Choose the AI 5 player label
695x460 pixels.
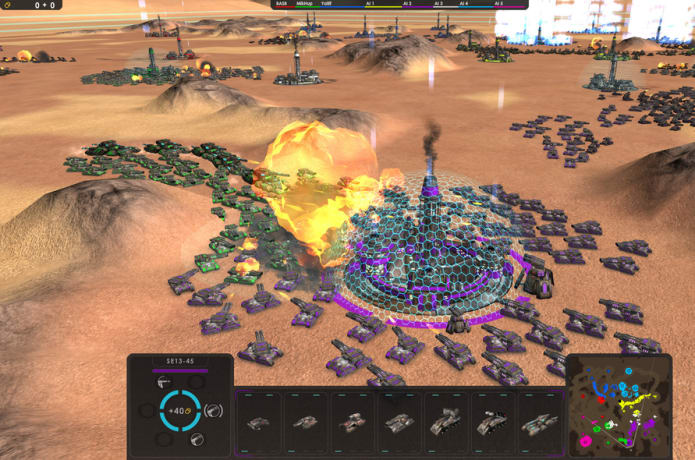[x=498, y=4]
